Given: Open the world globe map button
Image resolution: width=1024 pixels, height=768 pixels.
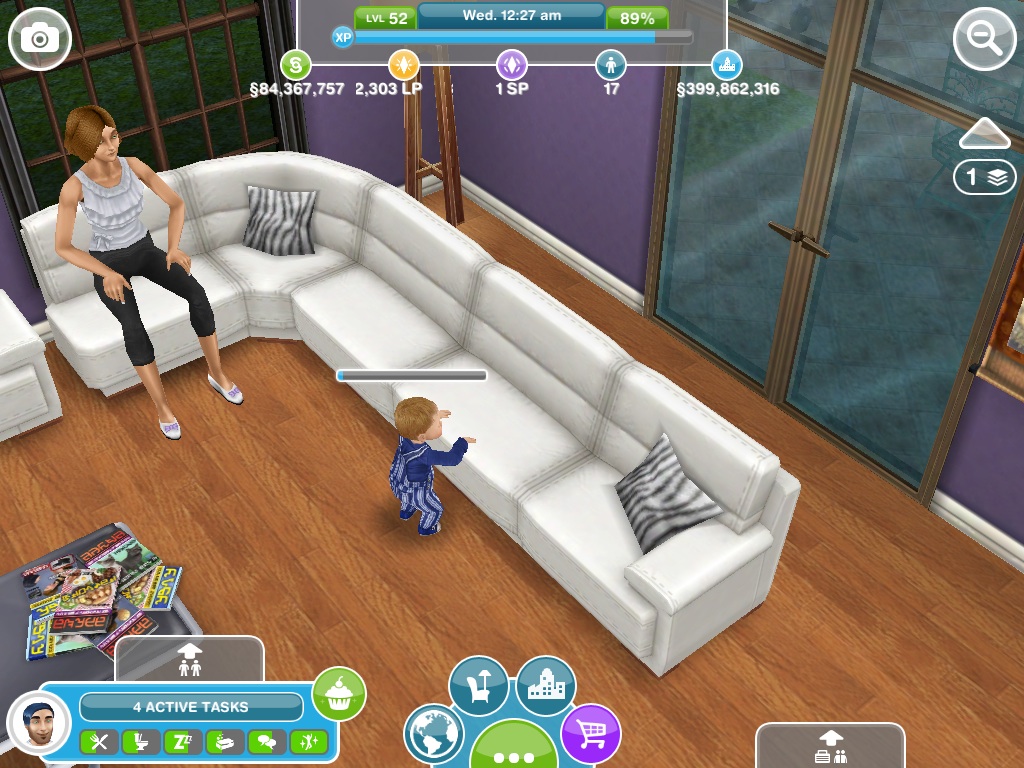Looking at the screenshot, I should [435, 734].
